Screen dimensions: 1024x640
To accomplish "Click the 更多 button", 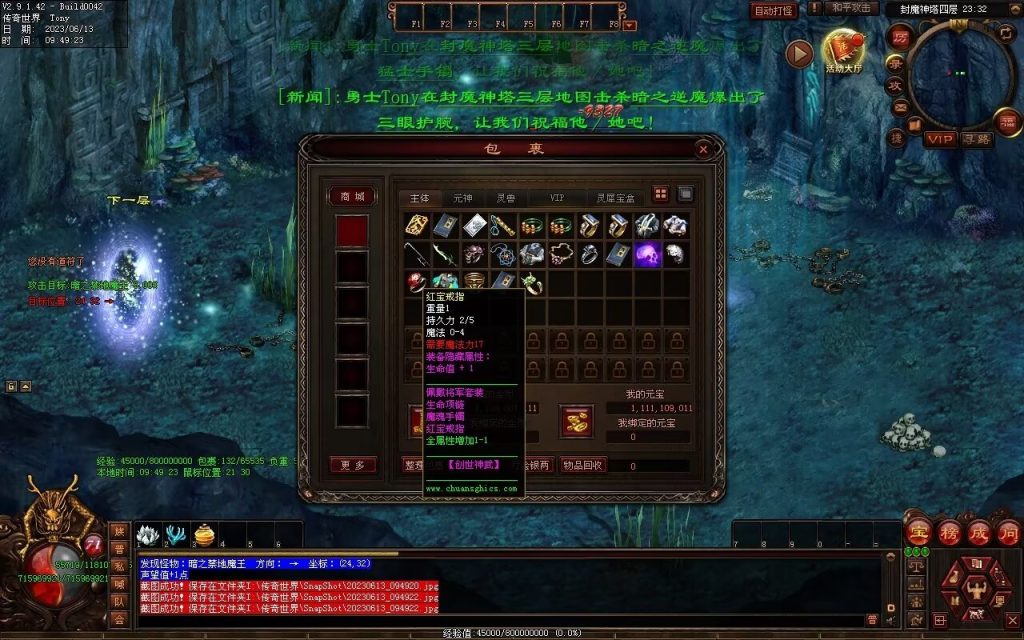I will click(352, 465).
